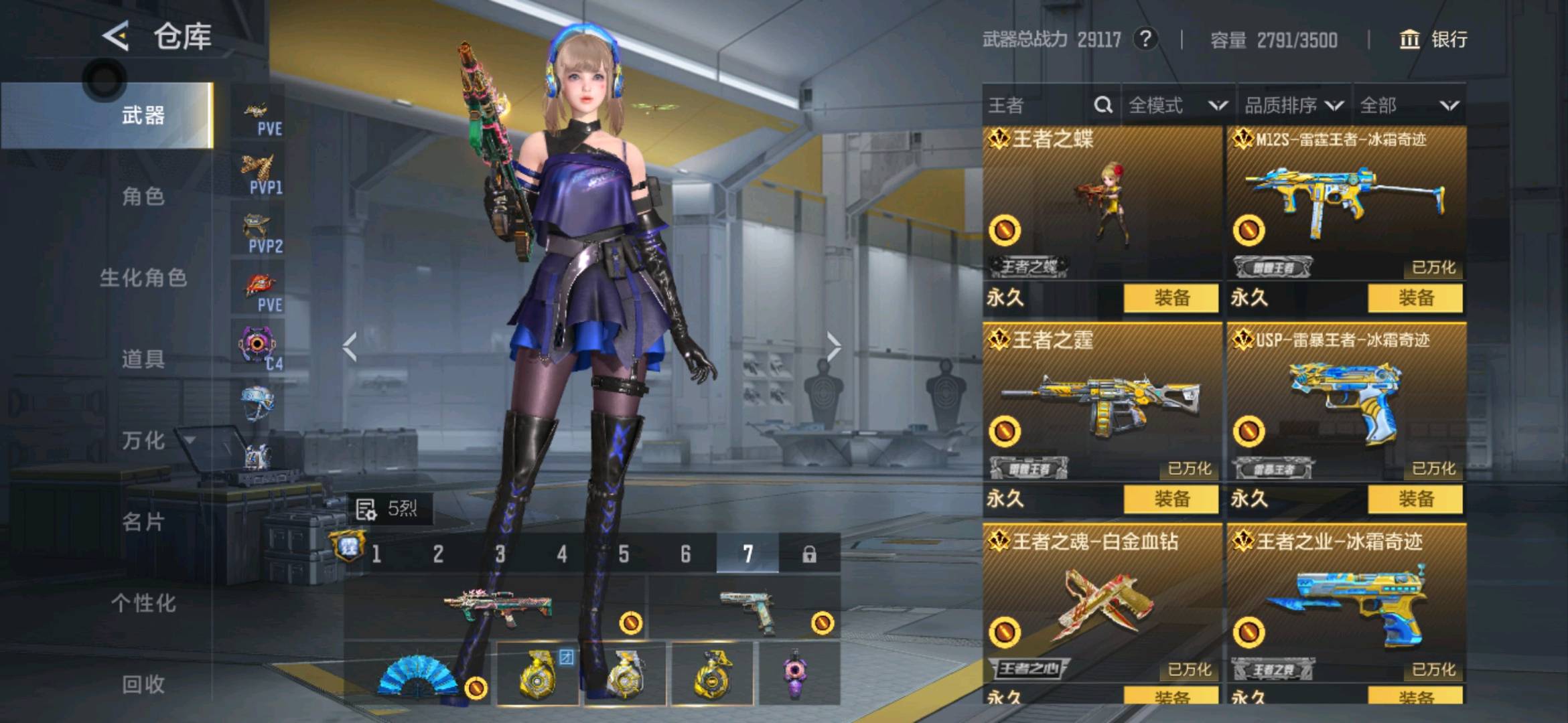Switch to the 角色 character category
Viewport: 1568px width, 723px height.
click(143, 196)
